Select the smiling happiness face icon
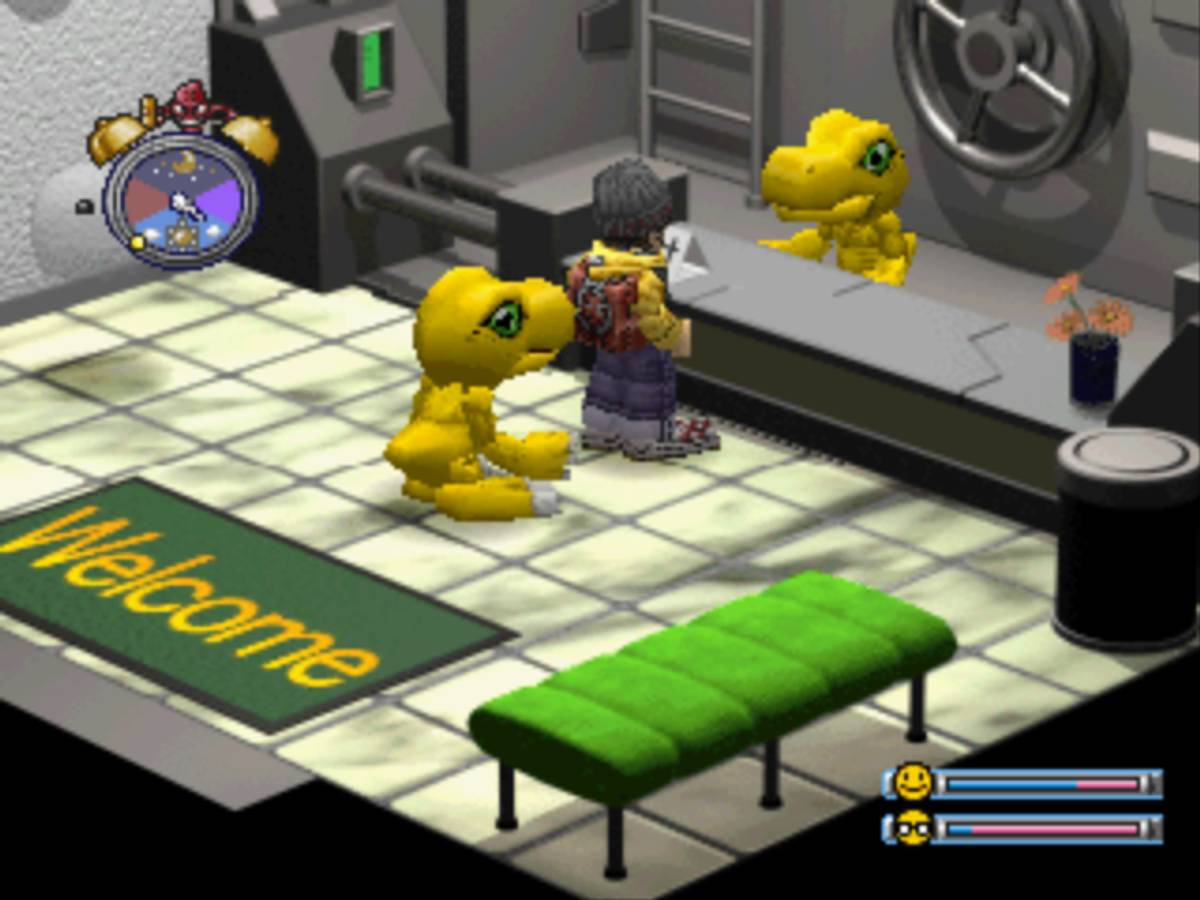Image resolution: width=1200 pixels, height=900 pixels. pos(912,782)
